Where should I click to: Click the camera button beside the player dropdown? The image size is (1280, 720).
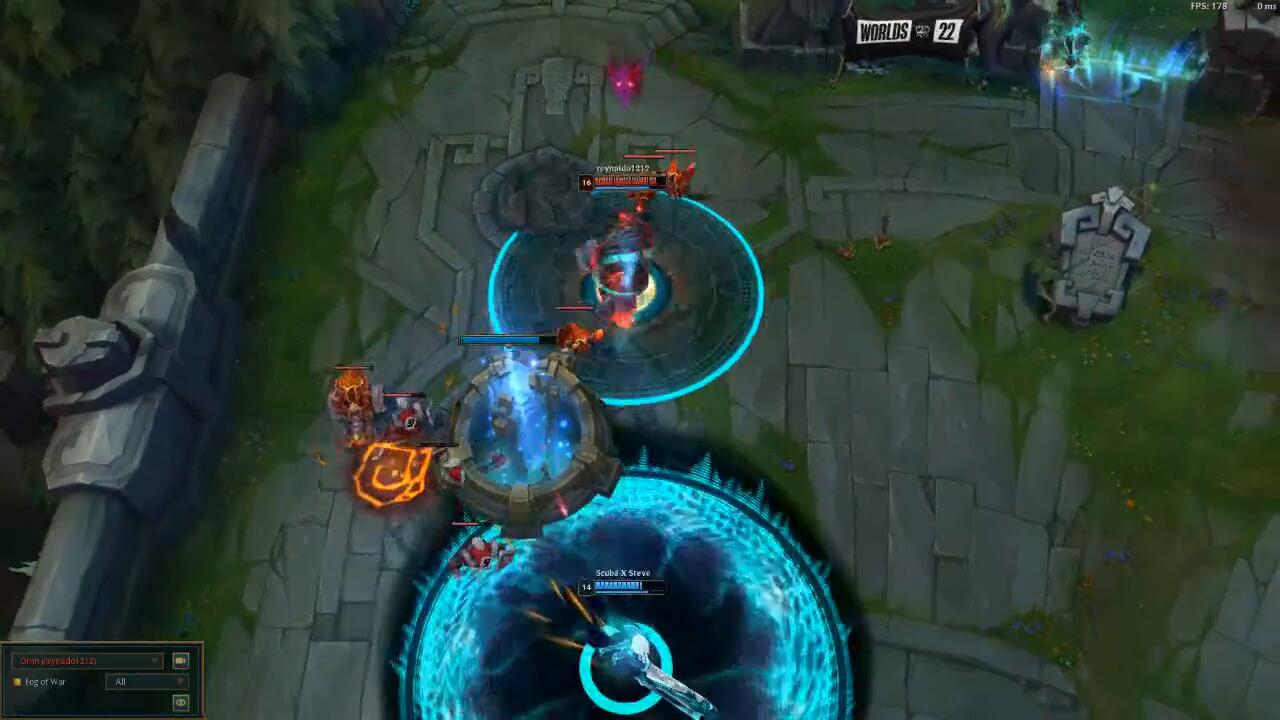(x=180, y=661)
